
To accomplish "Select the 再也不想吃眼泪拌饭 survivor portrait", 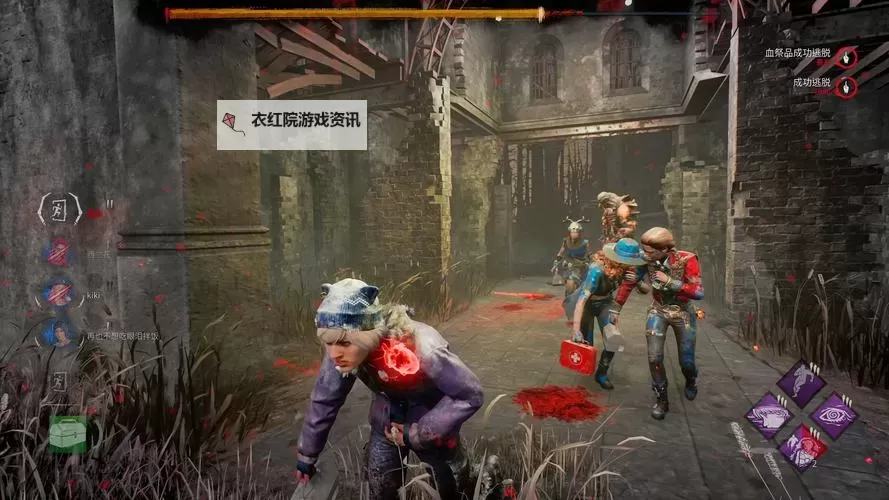I will pos(59,333).
